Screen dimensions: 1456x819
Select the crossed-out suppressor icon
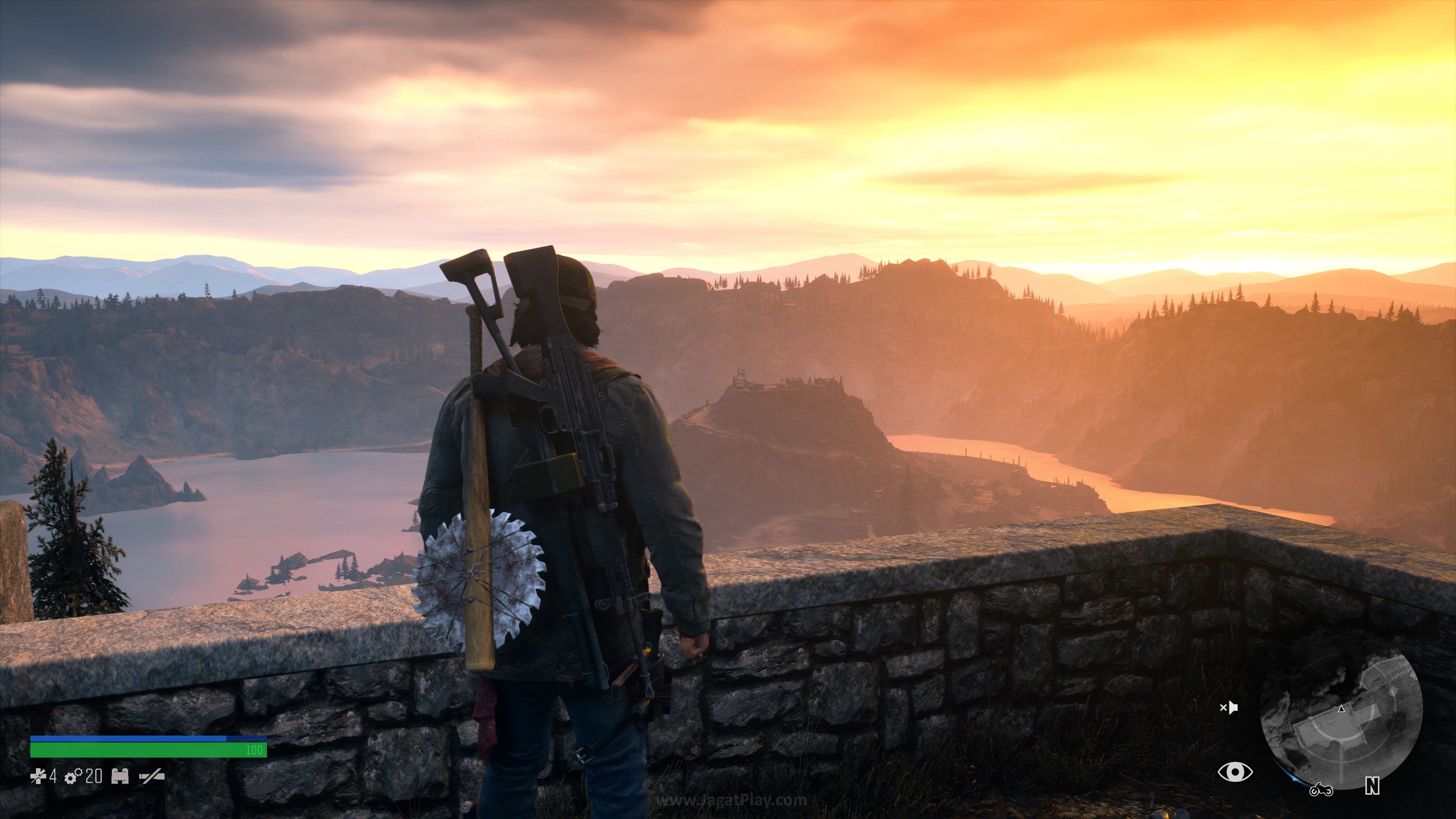click(152, 777)
